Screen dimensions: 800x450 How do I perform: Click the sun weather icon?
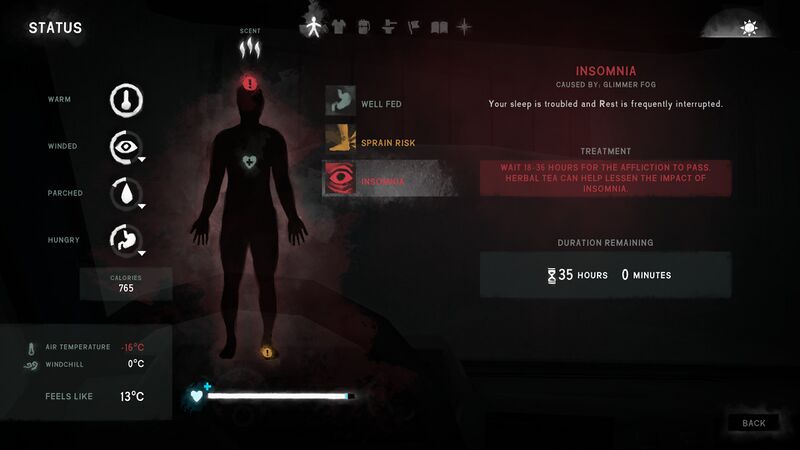point(748,28)
